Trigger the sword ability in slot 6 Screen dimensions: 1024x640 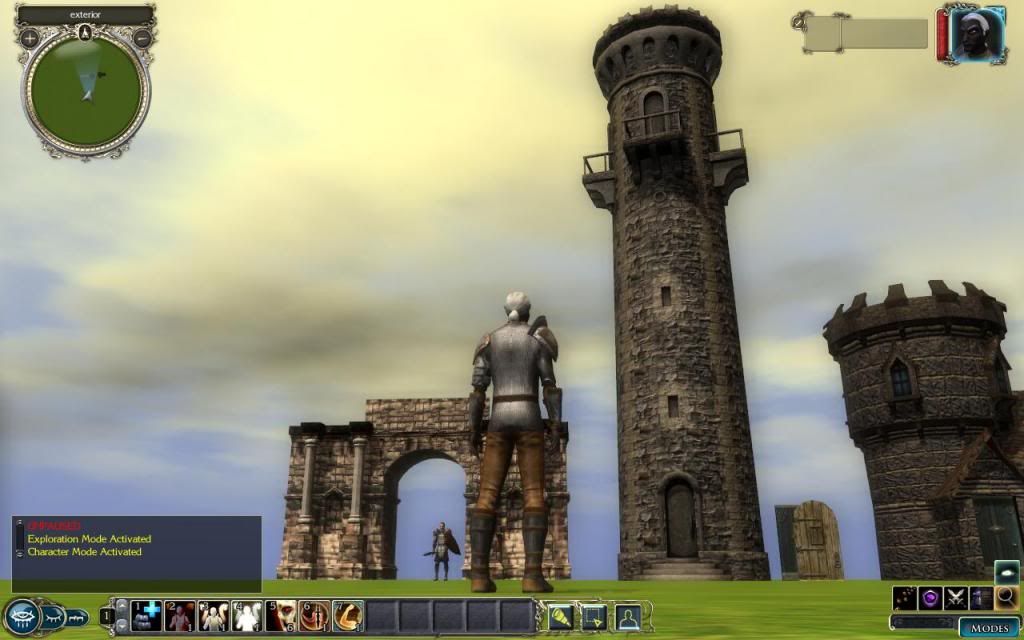pyautogui.click(x=314, y=616)
